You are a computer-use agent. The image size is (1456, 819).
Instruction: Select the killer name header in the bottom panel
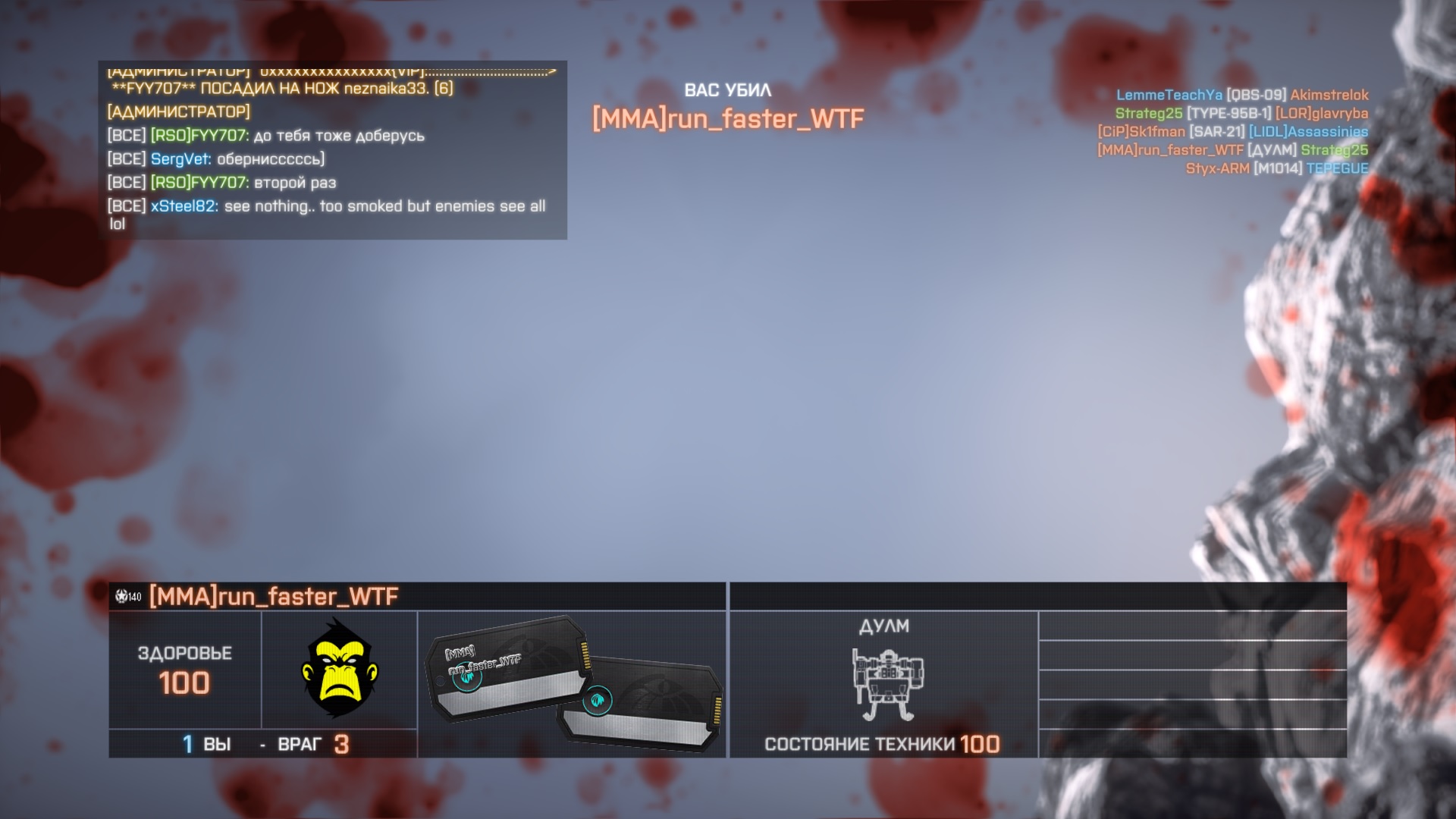tap(273, 597)
